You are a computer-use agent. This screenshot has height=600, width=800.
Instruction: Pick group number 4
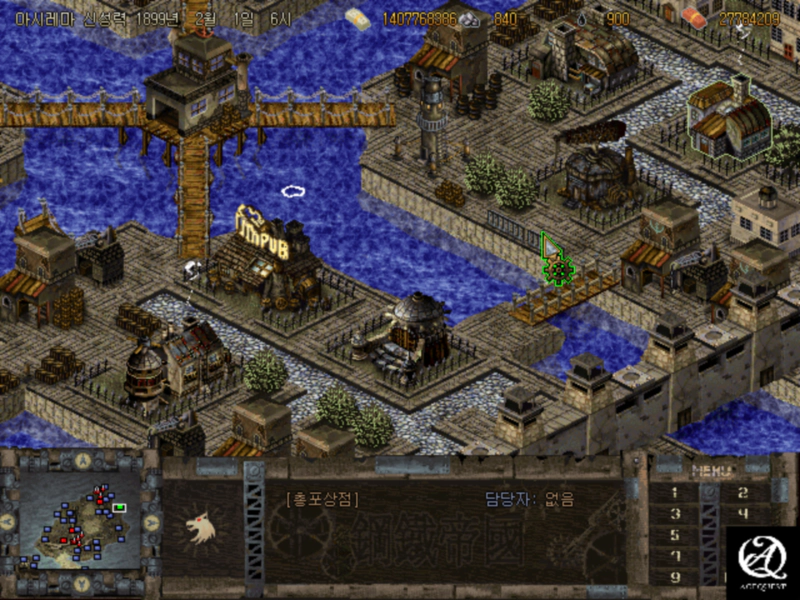click(x=741, y=514)
